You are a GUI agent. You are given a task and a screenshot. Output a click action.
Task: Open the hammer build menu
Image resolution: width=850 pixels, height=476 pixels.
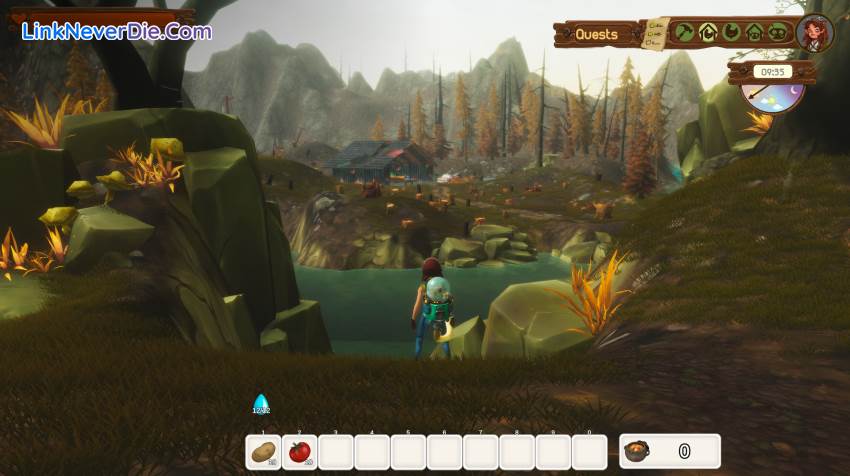(684, 32)
